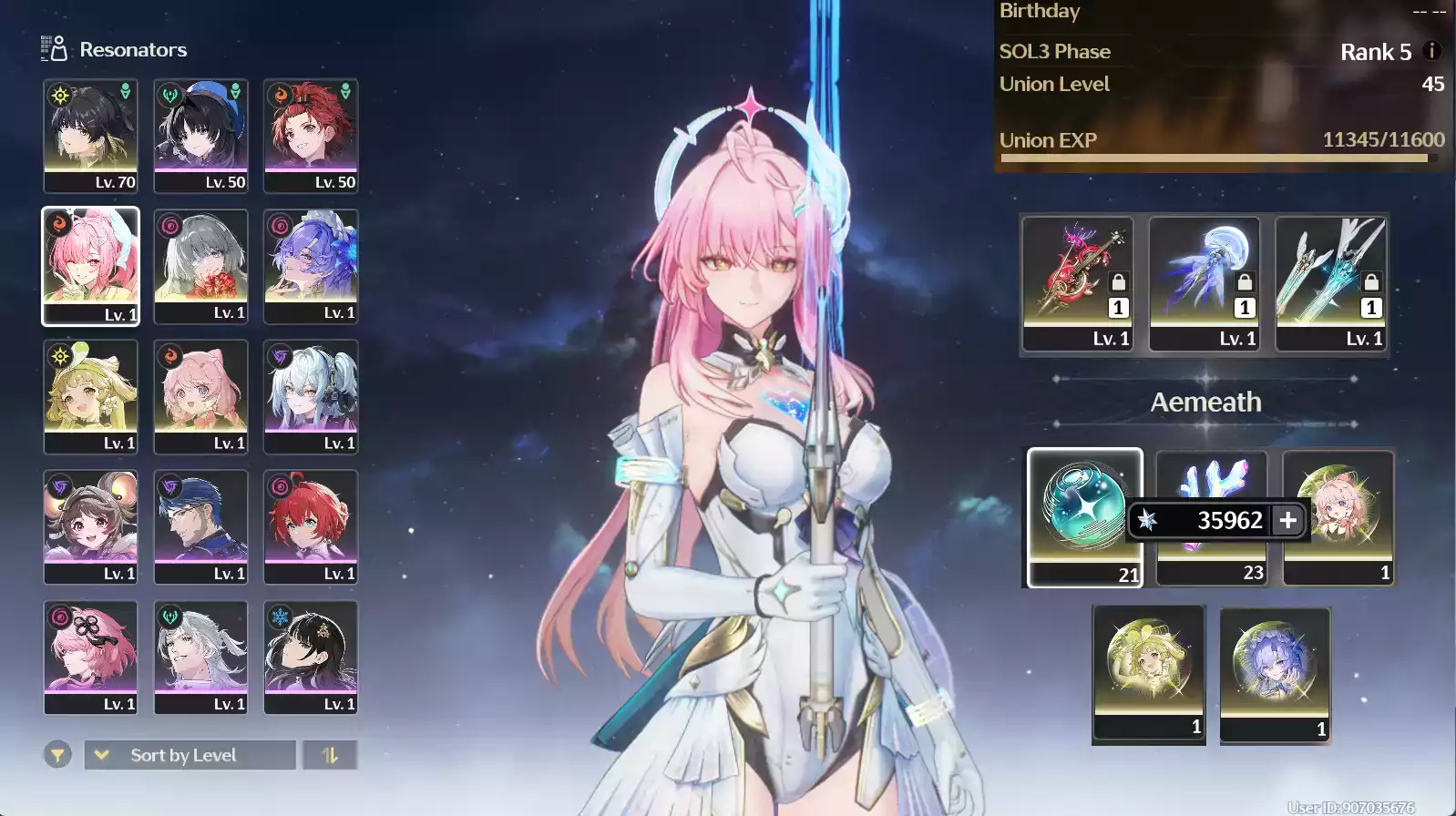
Task: Open the SOL3 Phase info icon
Action: pyautogui.click(x=1431, y=51)
